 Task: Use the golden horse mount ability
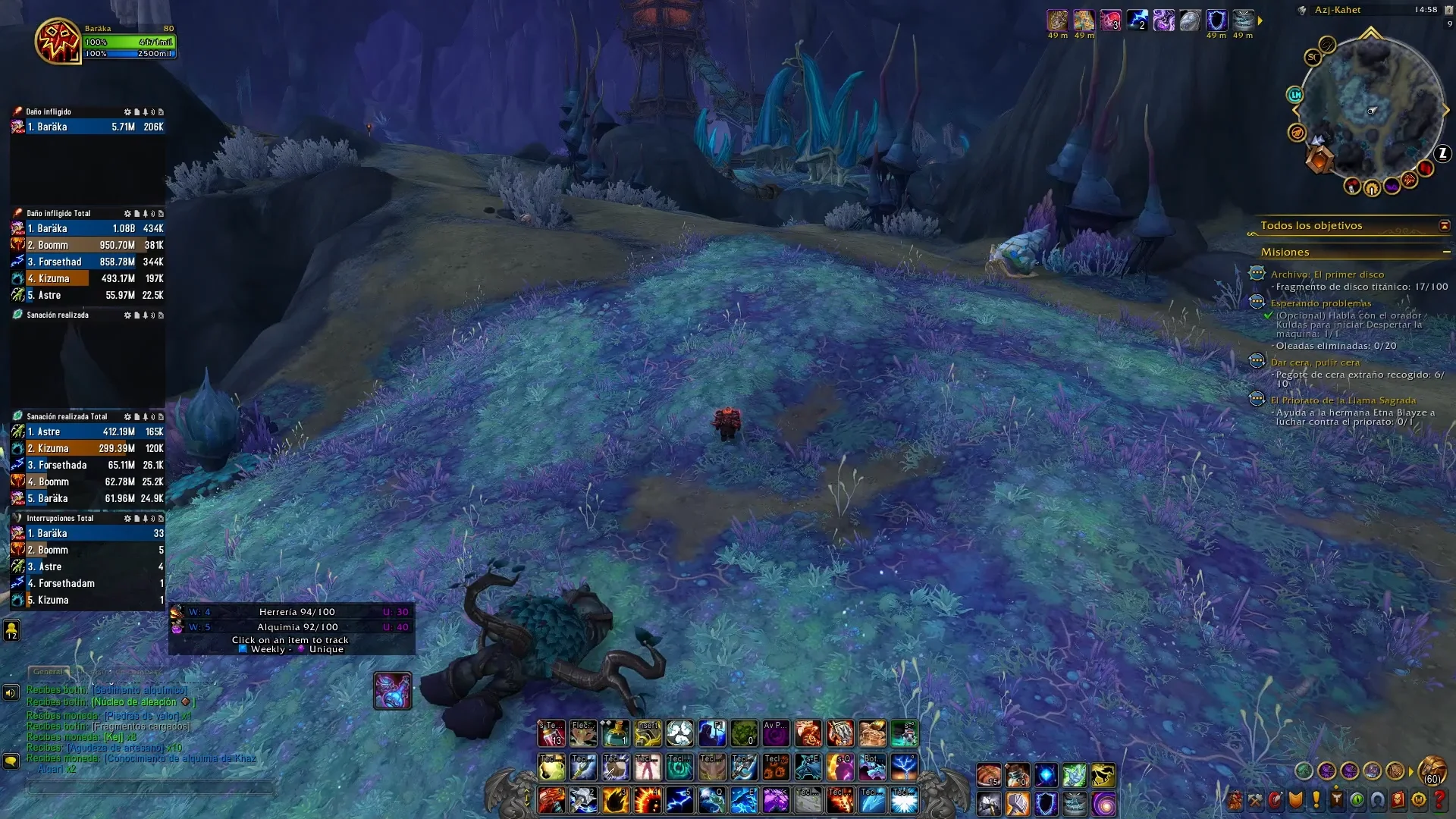[x=1103, y=774]
